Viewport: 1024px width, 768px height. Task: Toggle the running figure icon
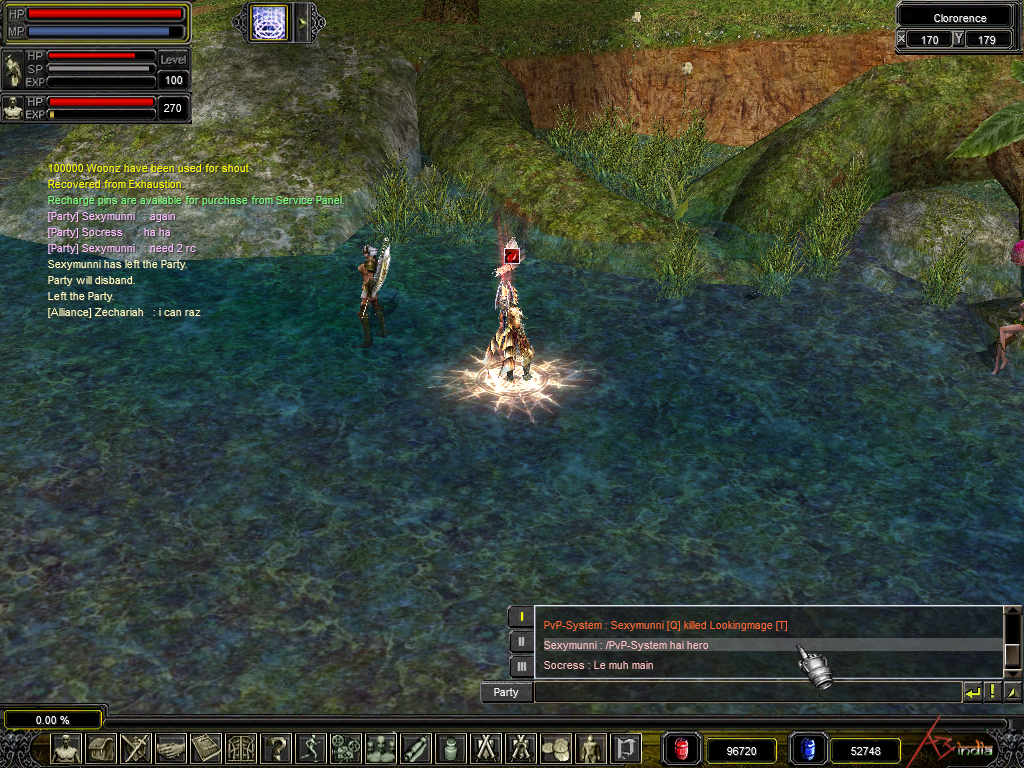311,747
